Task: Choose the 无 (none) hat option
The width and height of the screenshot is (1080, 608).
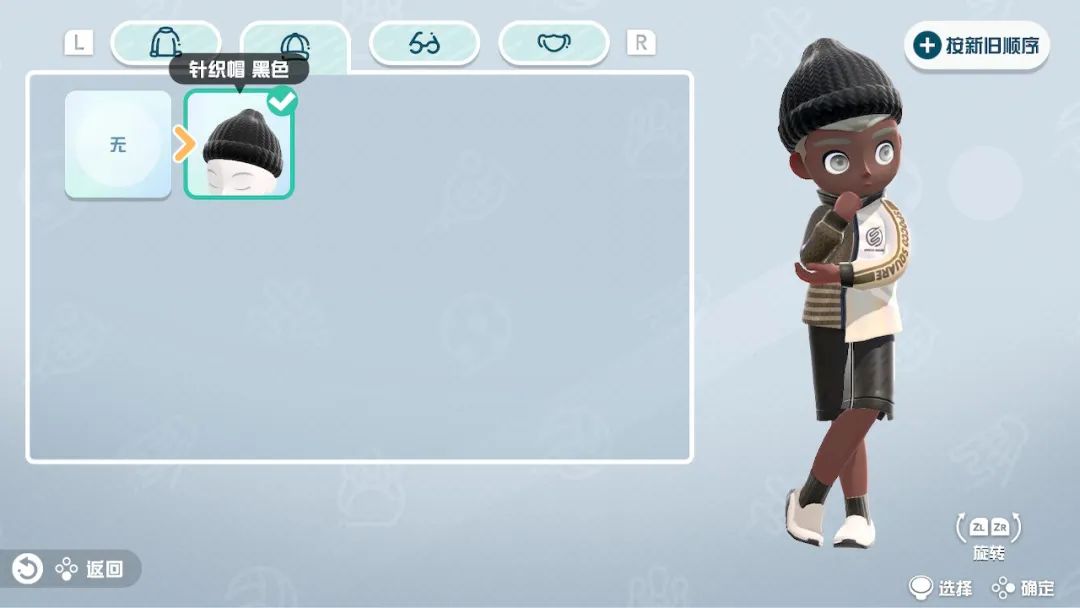Action: (x=118, y=144)
